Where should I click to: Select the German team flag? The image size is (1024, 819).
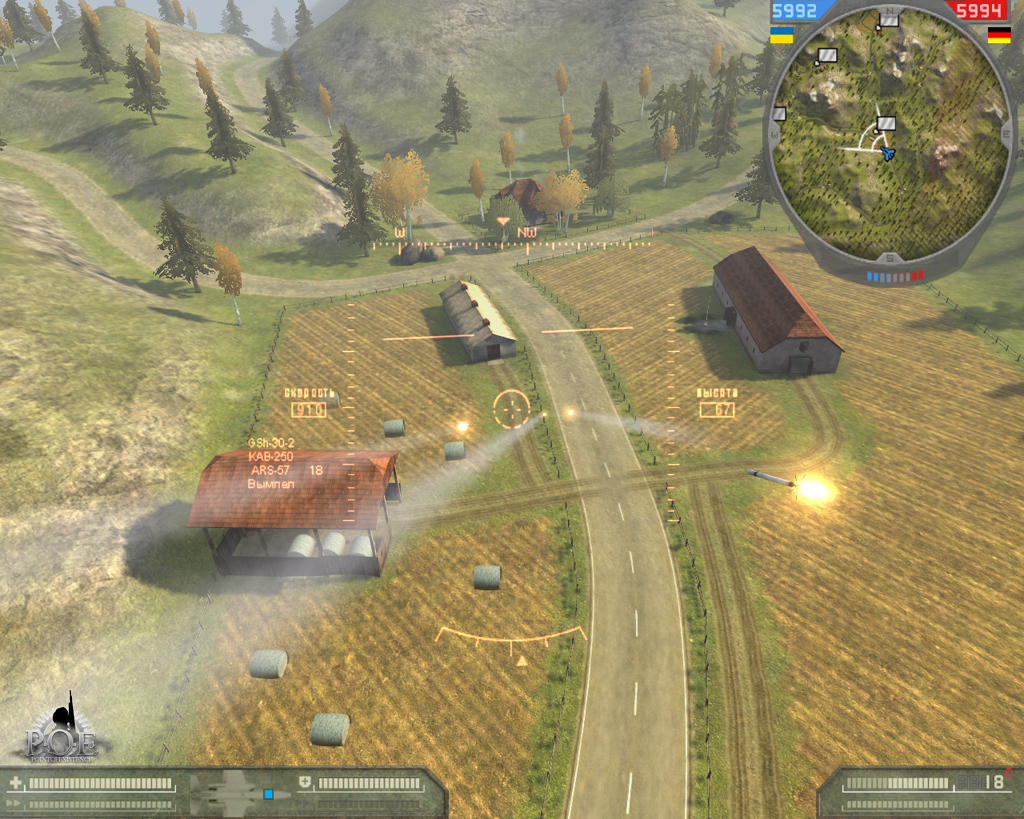pos(998,35)
